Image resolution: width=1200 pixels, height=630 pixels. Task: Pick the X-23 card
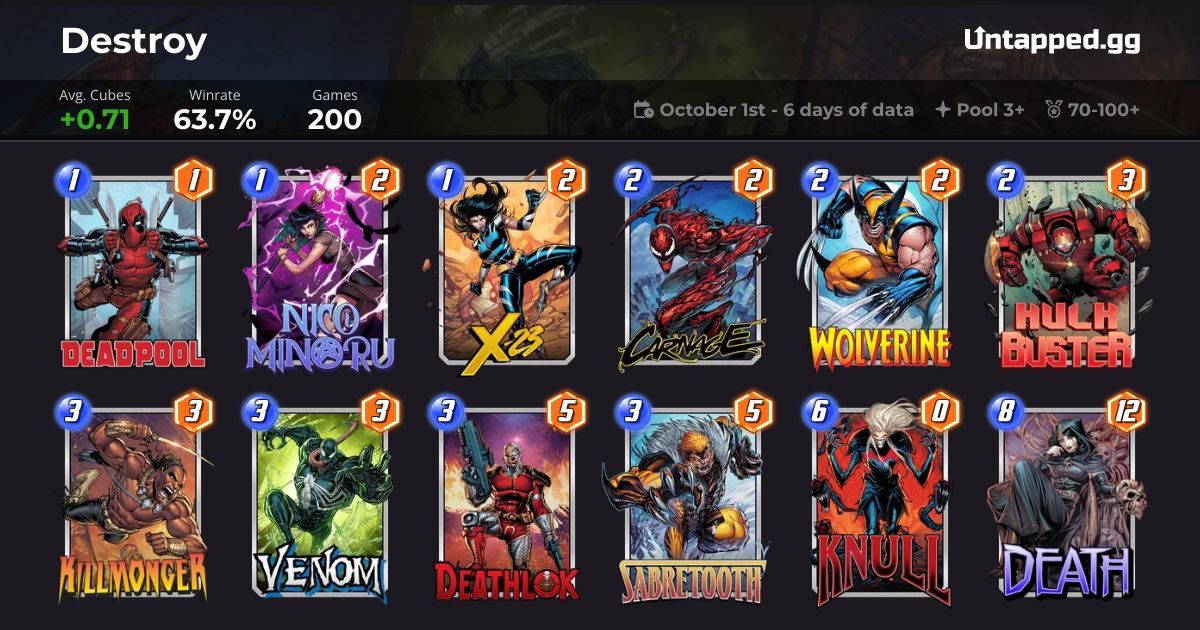click(504, 268)
